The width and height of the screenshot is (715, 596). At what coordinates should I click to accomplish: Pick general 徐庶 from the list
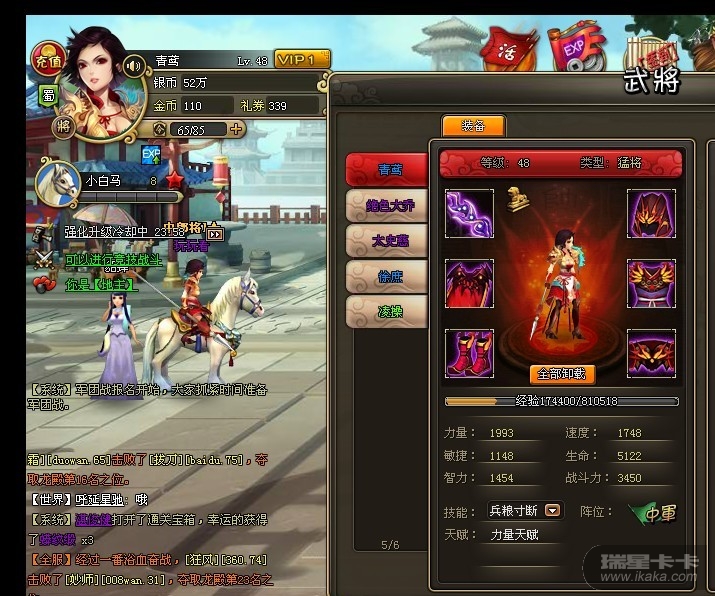pyautogui.click(x=386, y=276)
